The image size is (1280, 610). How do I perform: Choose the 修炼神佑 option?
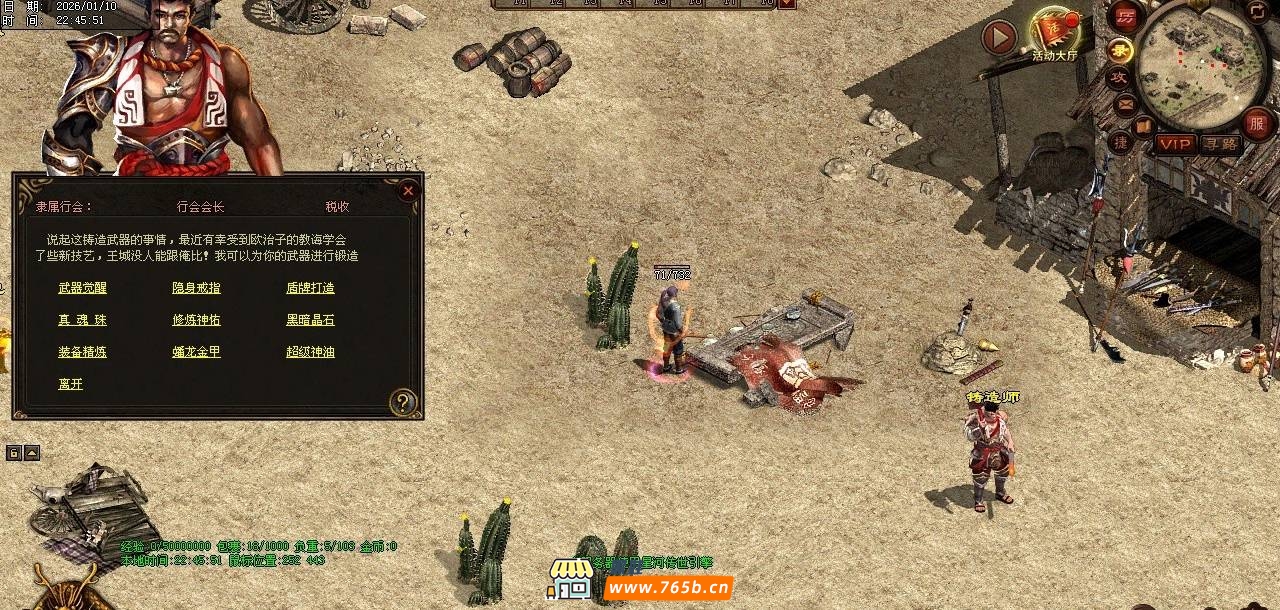196,320
